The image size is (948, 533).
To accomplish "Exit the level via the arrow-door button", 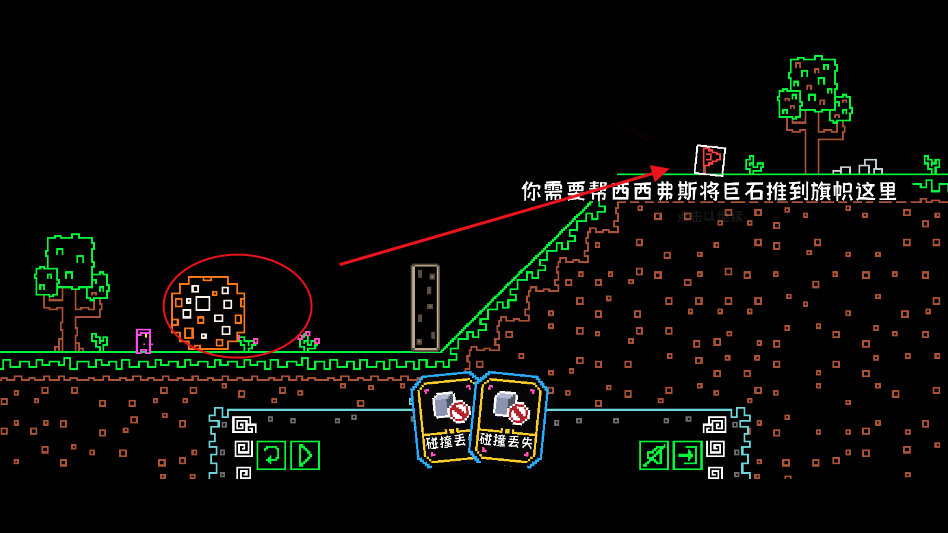I will pyautogui.click(x=687, y=455).
